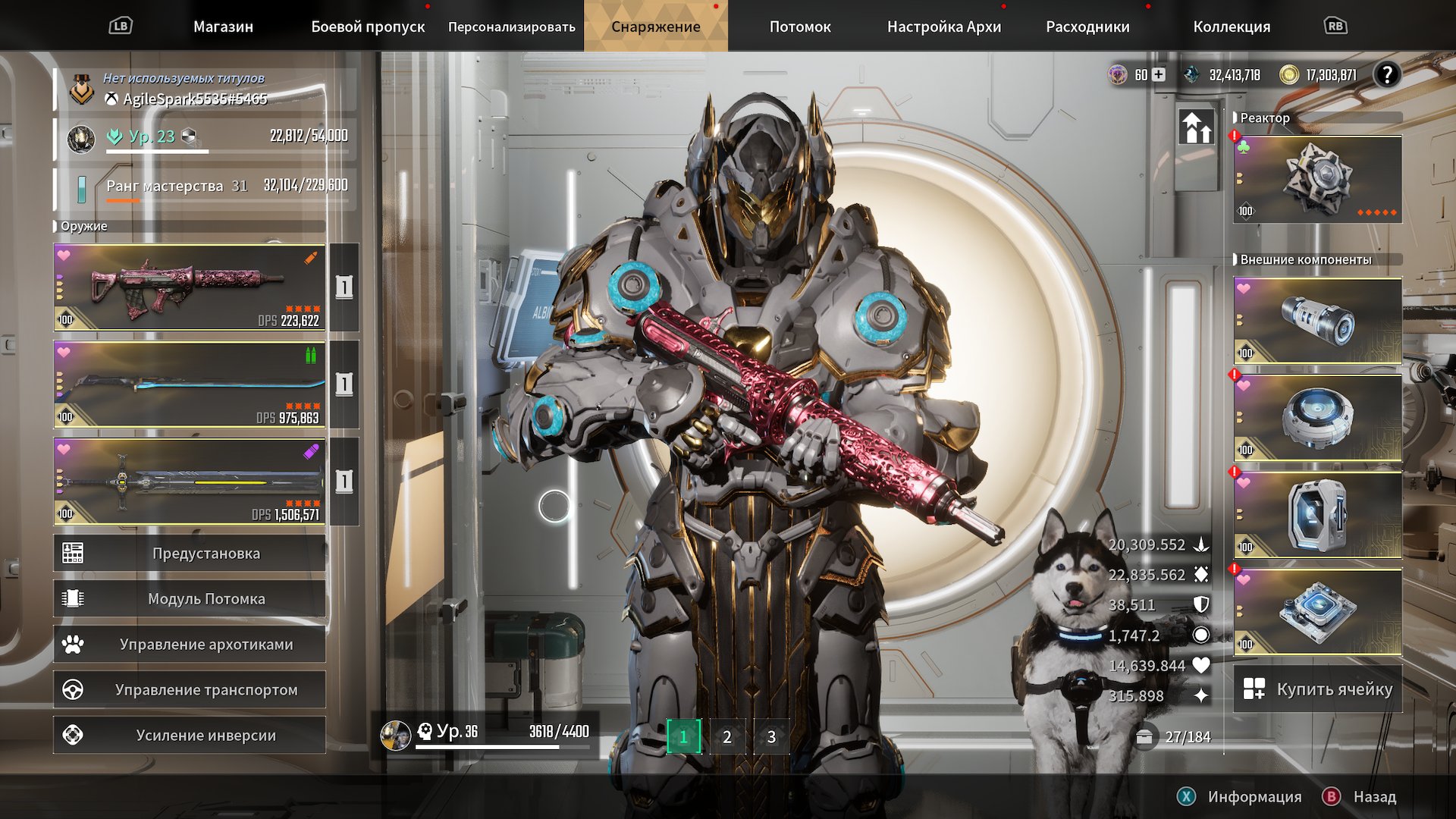Open the Магазин tab
Viewport: 1456px width, 819px height.
[223, 27]
